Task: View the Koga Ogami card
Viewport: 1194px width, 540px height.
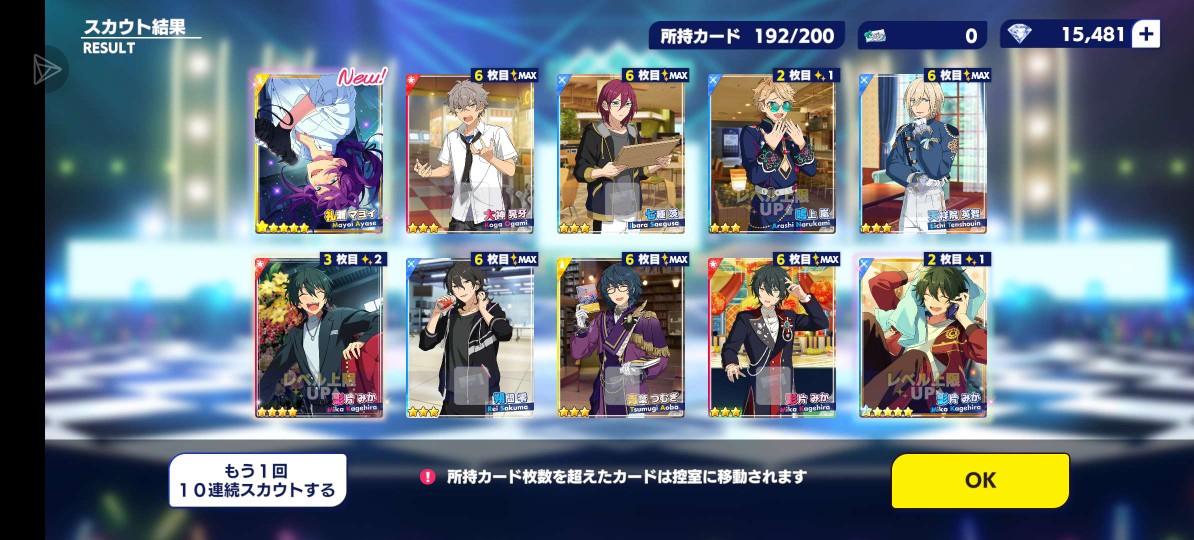Action: (x=470, y=152)
